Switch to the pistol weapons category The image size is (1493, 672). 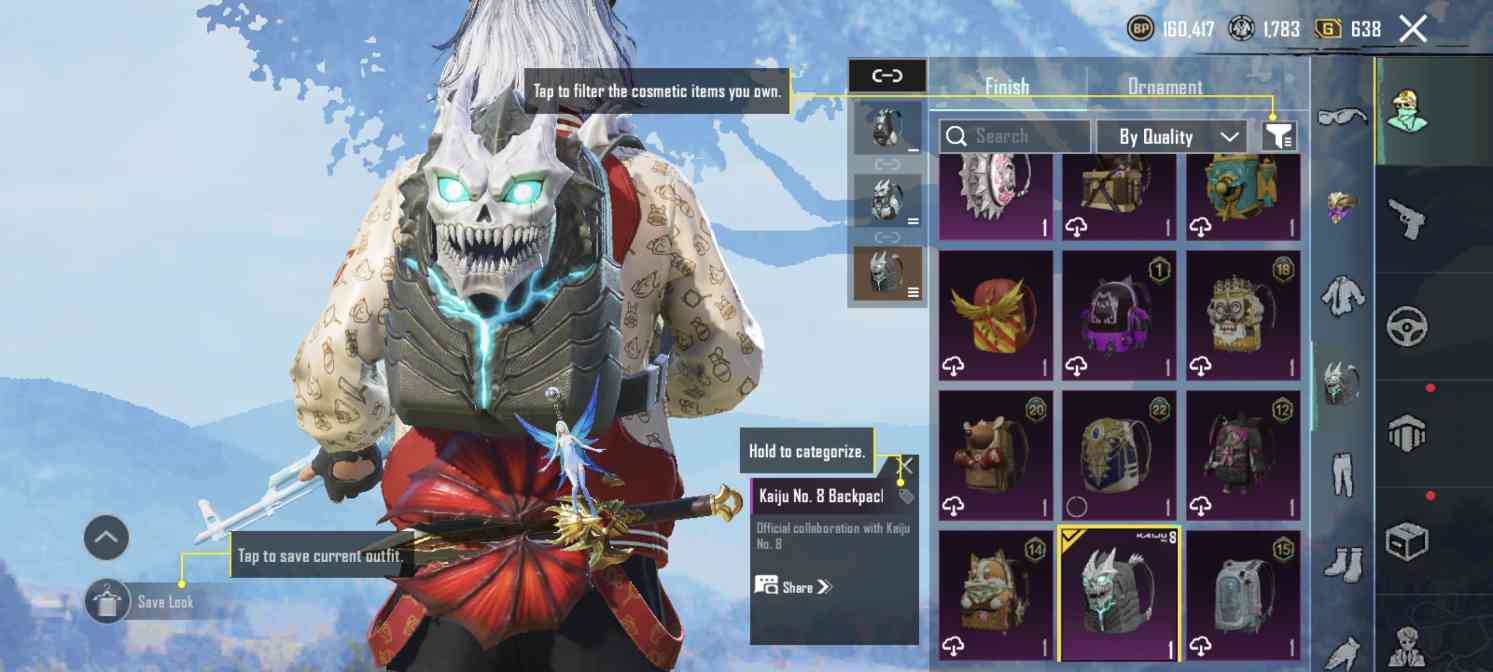1407,218
